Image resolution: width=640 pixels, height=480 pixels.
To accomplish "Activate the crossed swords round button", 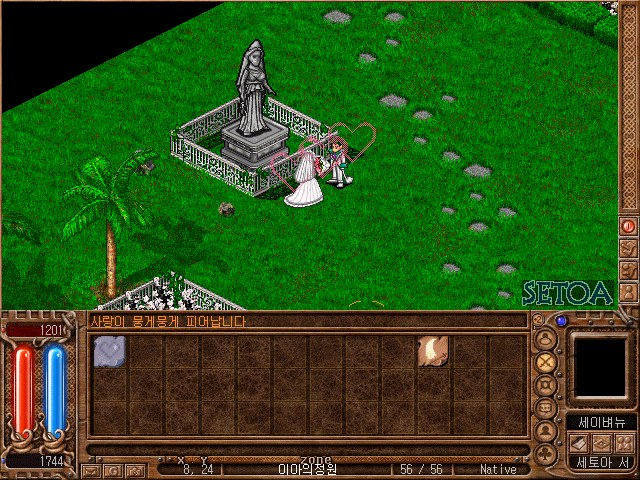I will [x=546, y=362].
